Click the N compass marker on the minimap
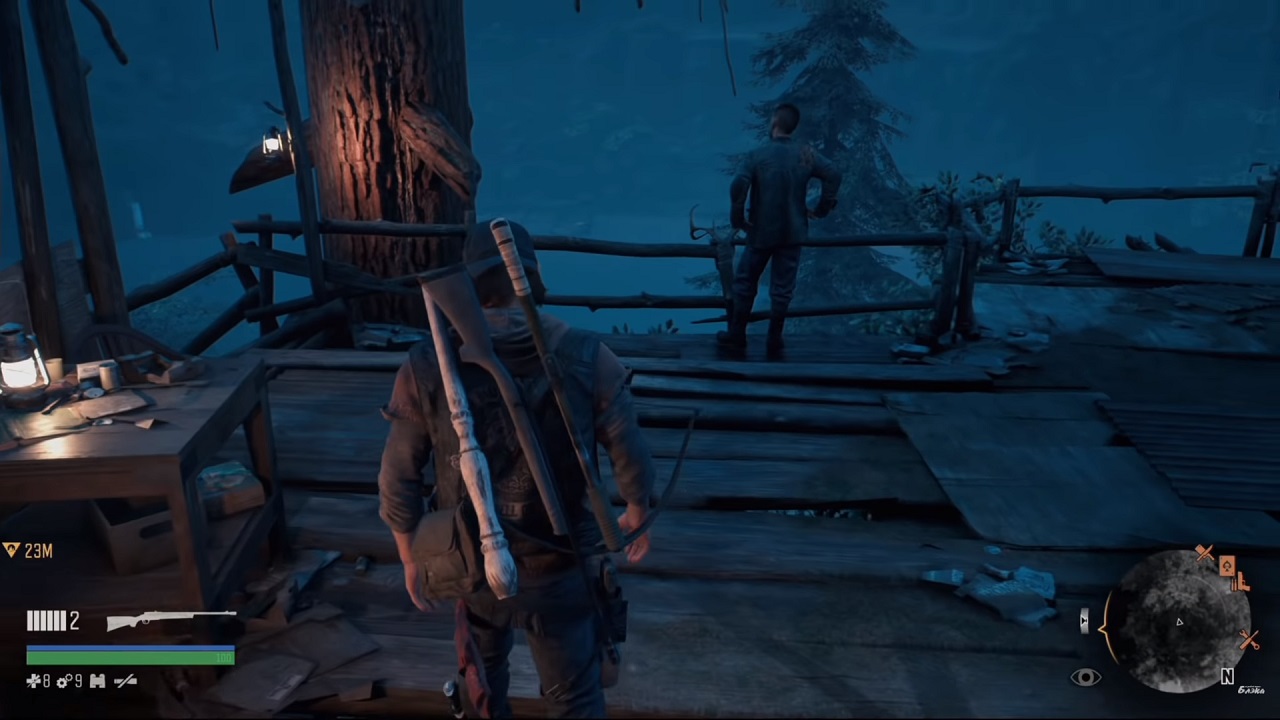The height and width of the screenshot is (720, 1280). 1228,676
